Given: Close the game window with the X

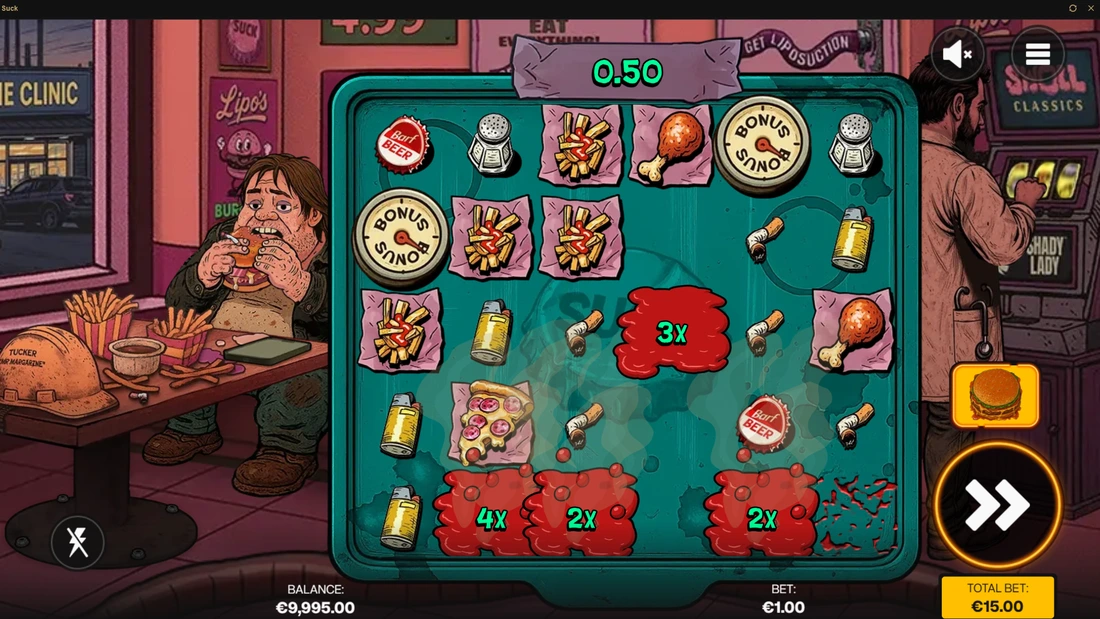Looking at the screenshot, I should [x=1089, y=8].
